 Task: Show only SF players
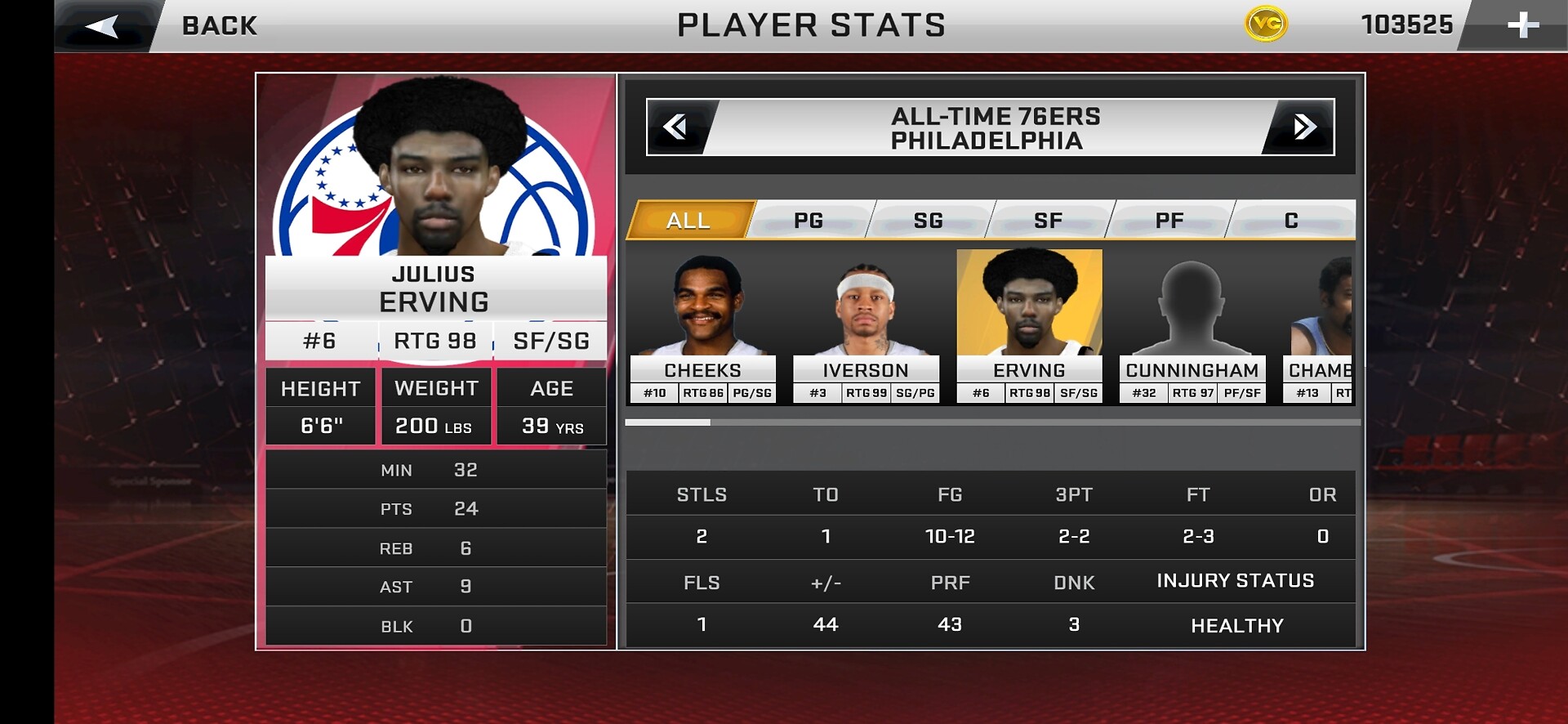pos(1049,221)
